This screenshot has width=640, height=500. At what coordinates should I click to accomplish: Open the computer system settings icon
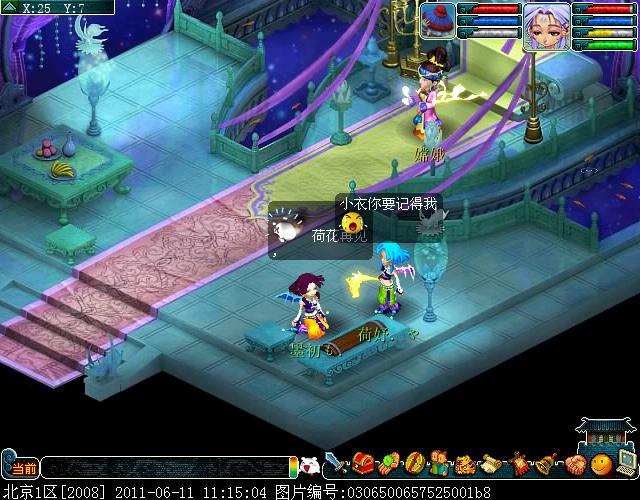(x=626, y=462)
